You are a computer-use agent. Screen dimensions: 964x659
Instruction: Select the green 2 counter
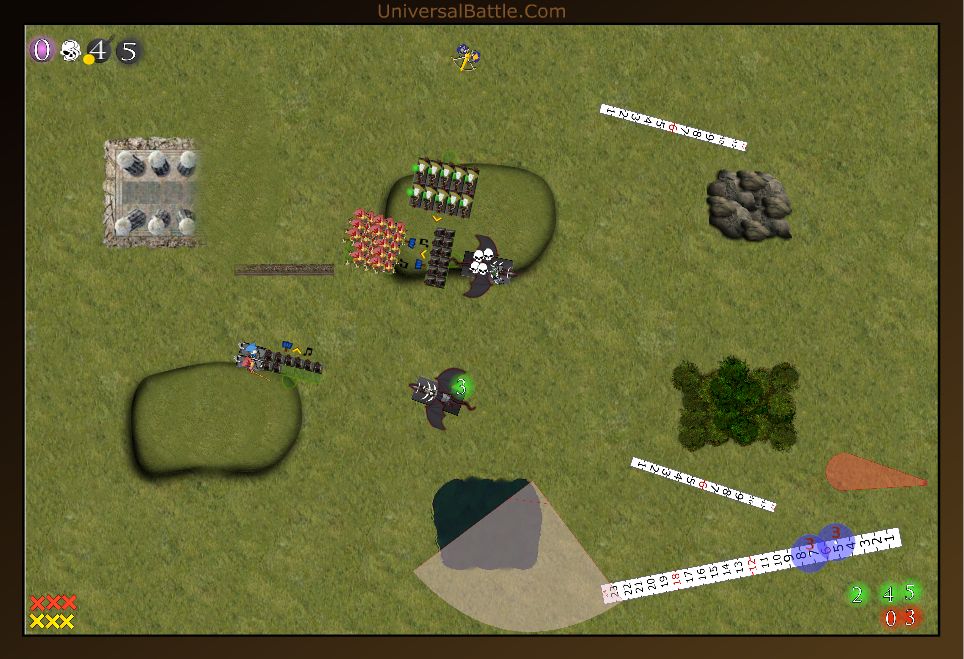click(x=857, y=595)
